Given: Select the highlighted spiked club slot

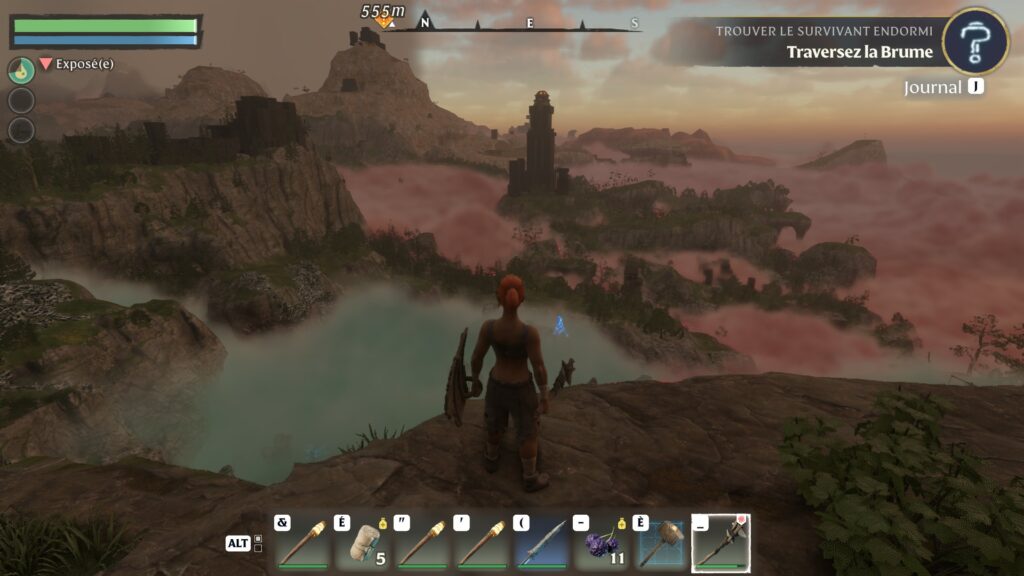Looking at the screenshot, I should pyautogui.click(x=721, y=544).
